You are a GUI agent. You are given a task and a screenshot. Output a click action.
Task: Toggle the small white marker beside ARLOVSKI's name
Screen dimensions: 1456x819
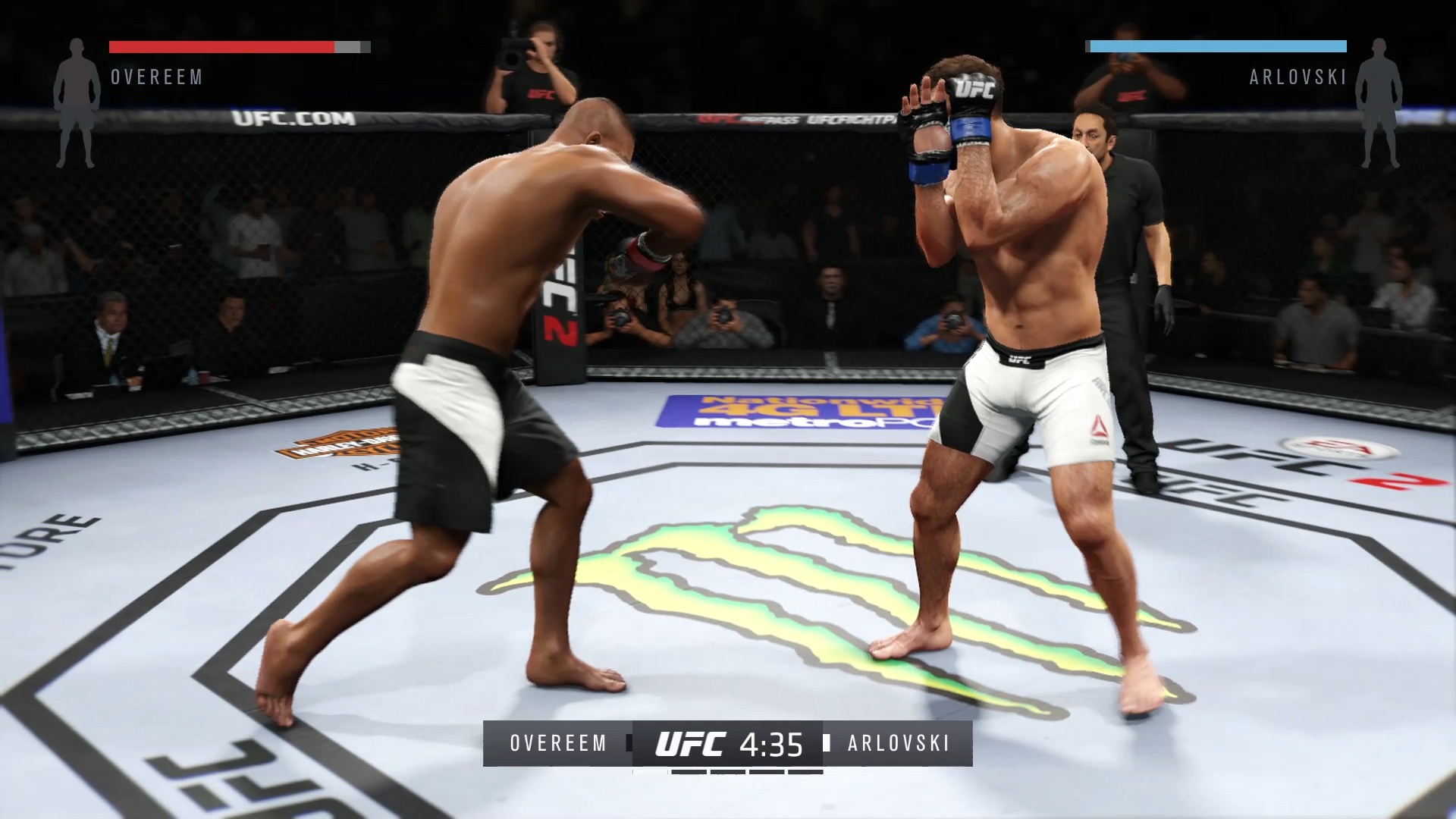827,744
